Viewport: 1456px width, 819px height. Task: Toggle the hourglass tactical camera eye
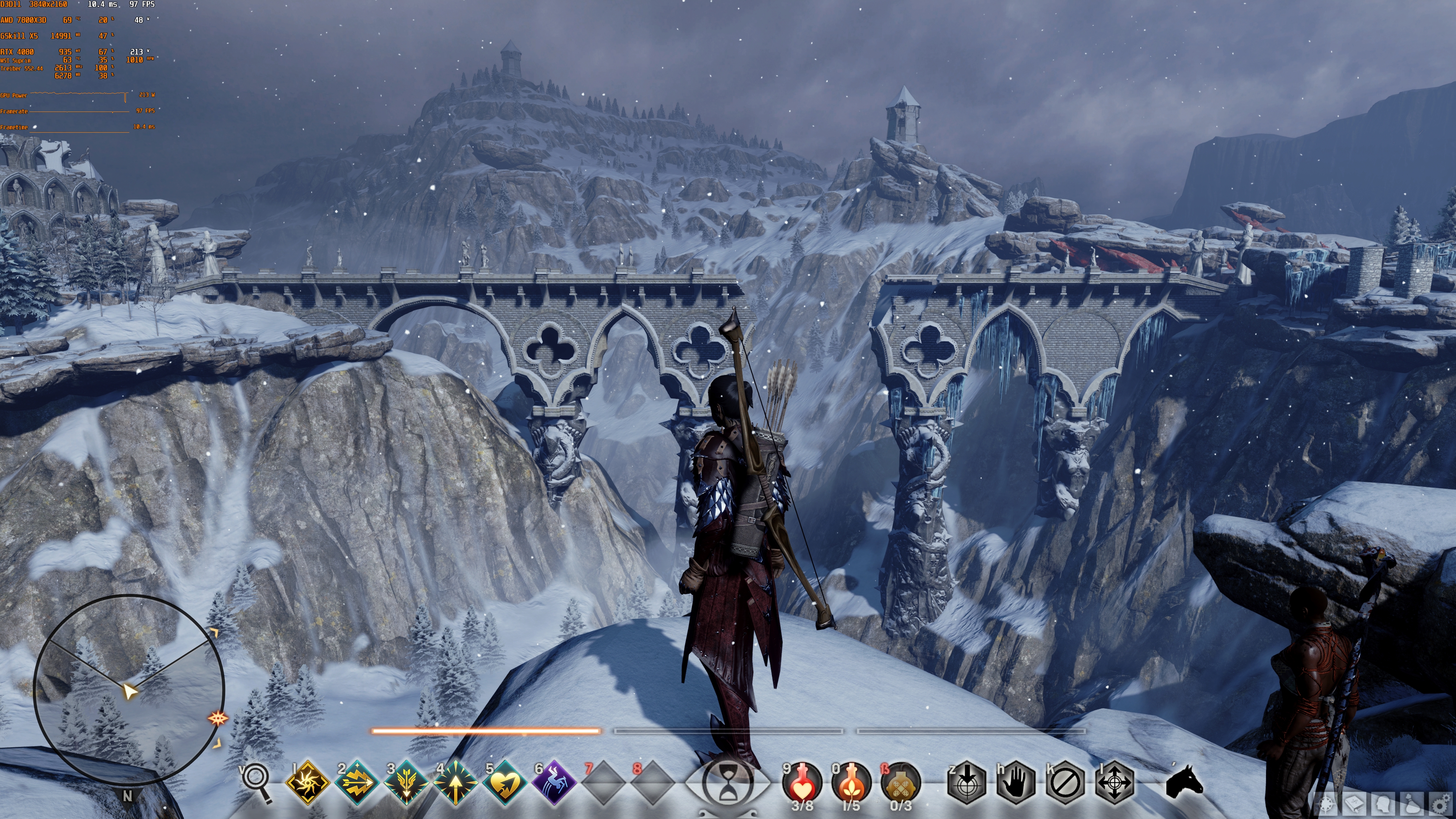point(728,783)
